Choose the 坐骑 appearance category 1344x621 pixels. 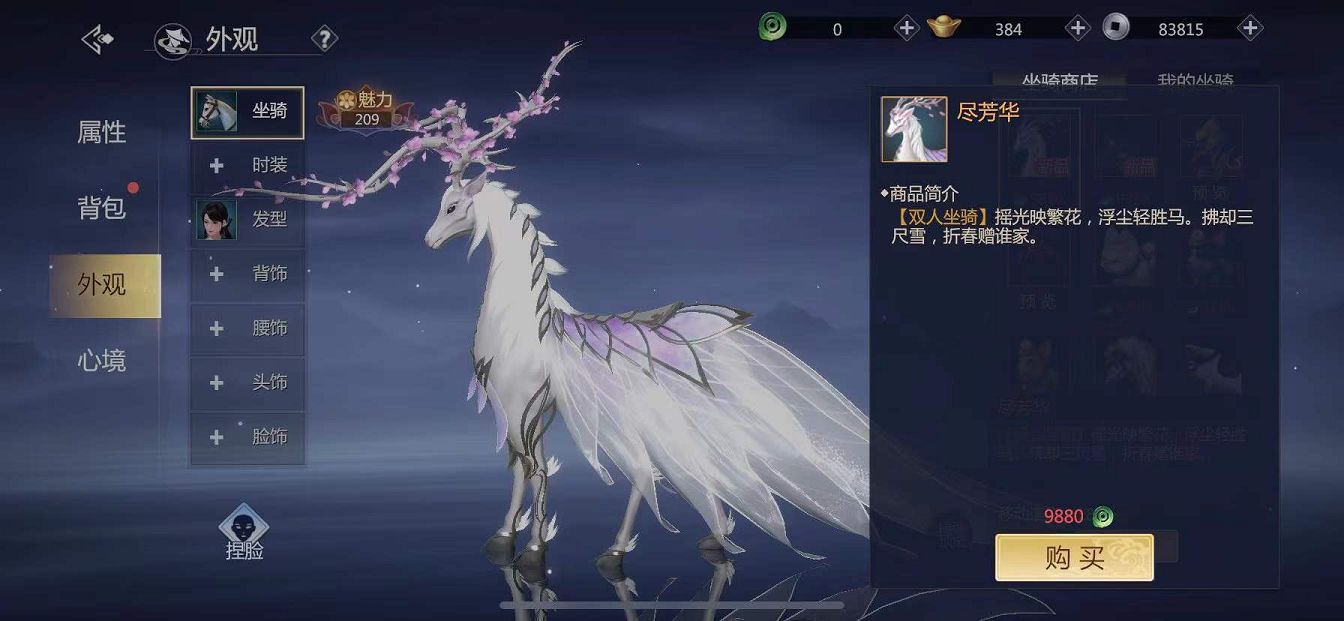pyautogui.click(x=247, y=111)
